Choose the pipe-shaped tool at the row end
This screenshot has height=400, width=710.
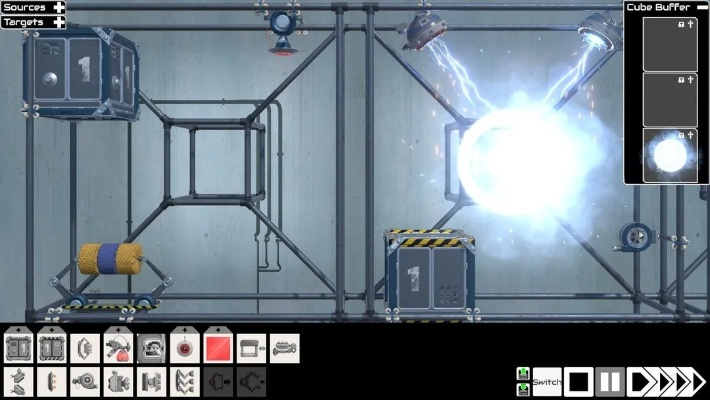284,347
